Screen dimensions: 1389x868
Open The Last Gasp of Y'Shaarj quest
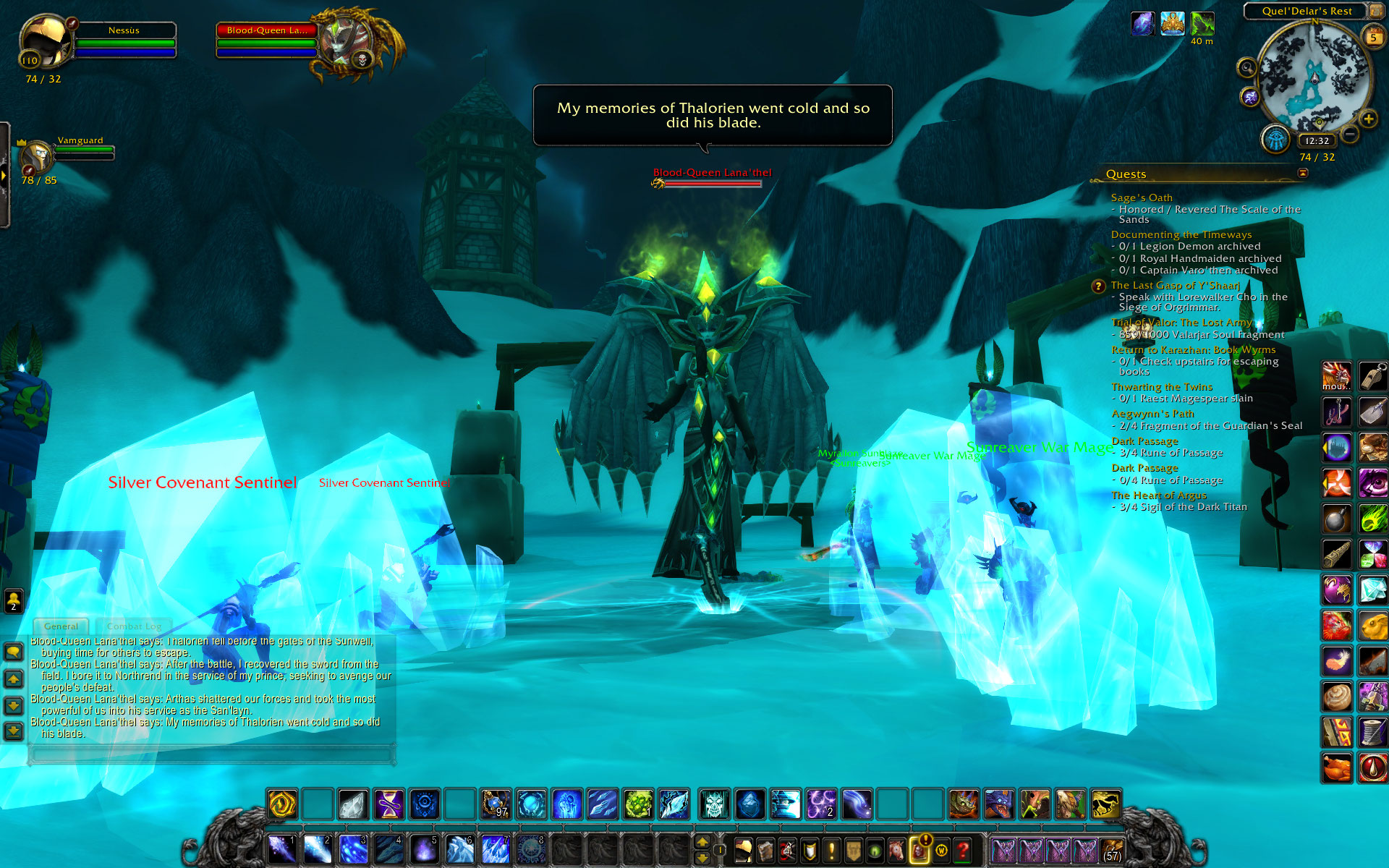click(x=1175, y=285)
